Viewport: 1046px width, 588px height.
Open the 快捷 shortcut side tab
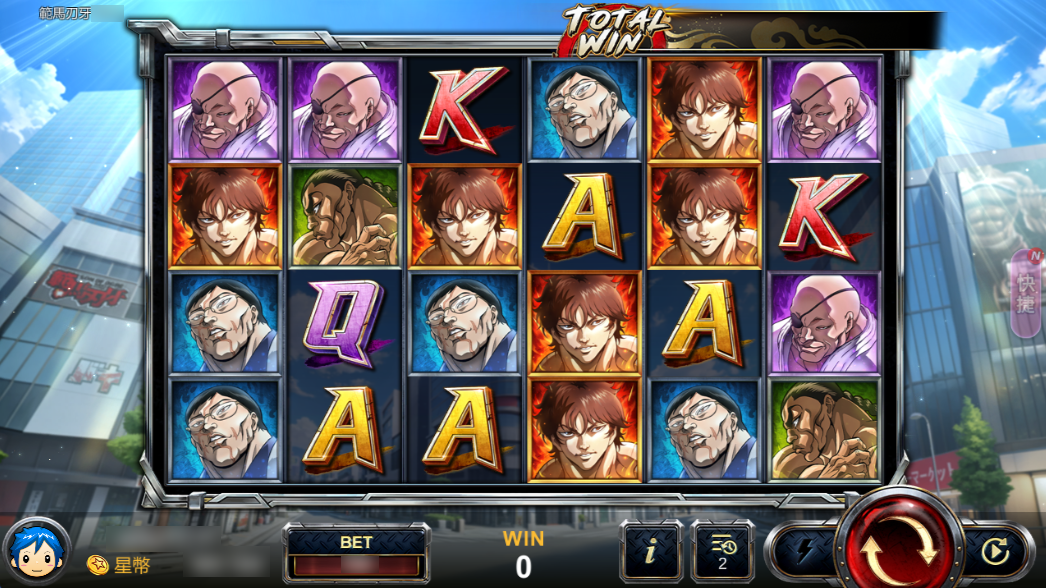tap(1028, 290)
